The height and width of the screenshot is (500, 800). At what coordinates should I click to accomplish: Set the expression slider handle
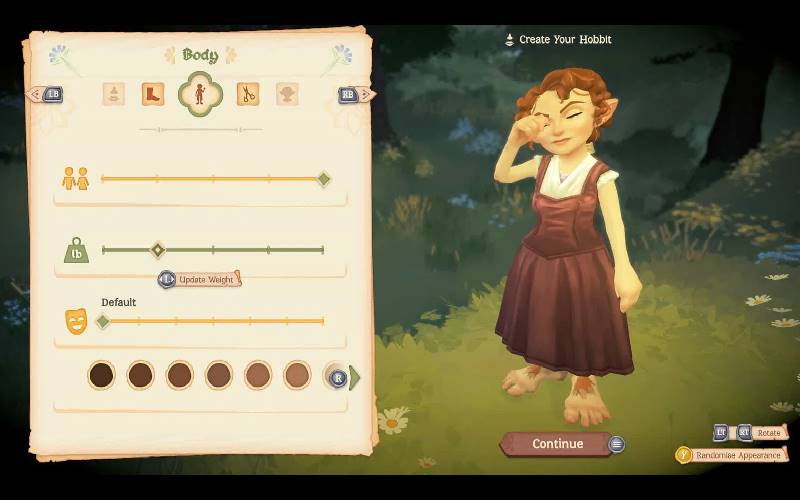tap(102, 321)
